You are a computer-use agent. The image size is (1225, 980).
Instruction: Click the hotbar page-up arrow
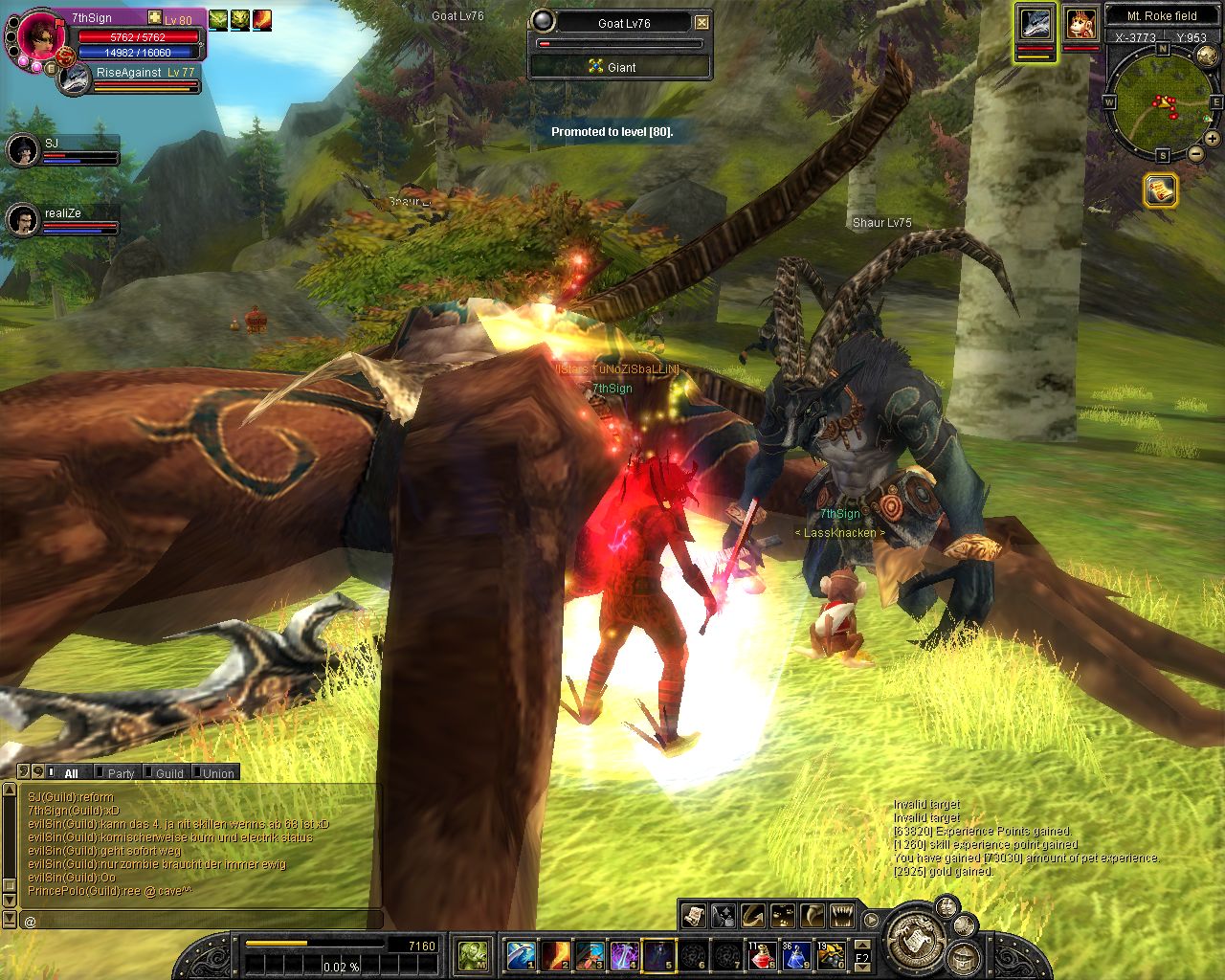pyautogui.click(x=861, y=946)
